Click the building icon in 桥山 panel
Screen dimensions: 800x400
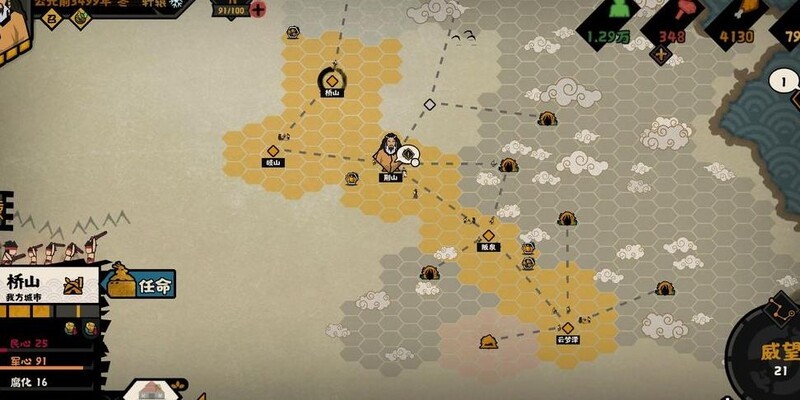[72, 286]
